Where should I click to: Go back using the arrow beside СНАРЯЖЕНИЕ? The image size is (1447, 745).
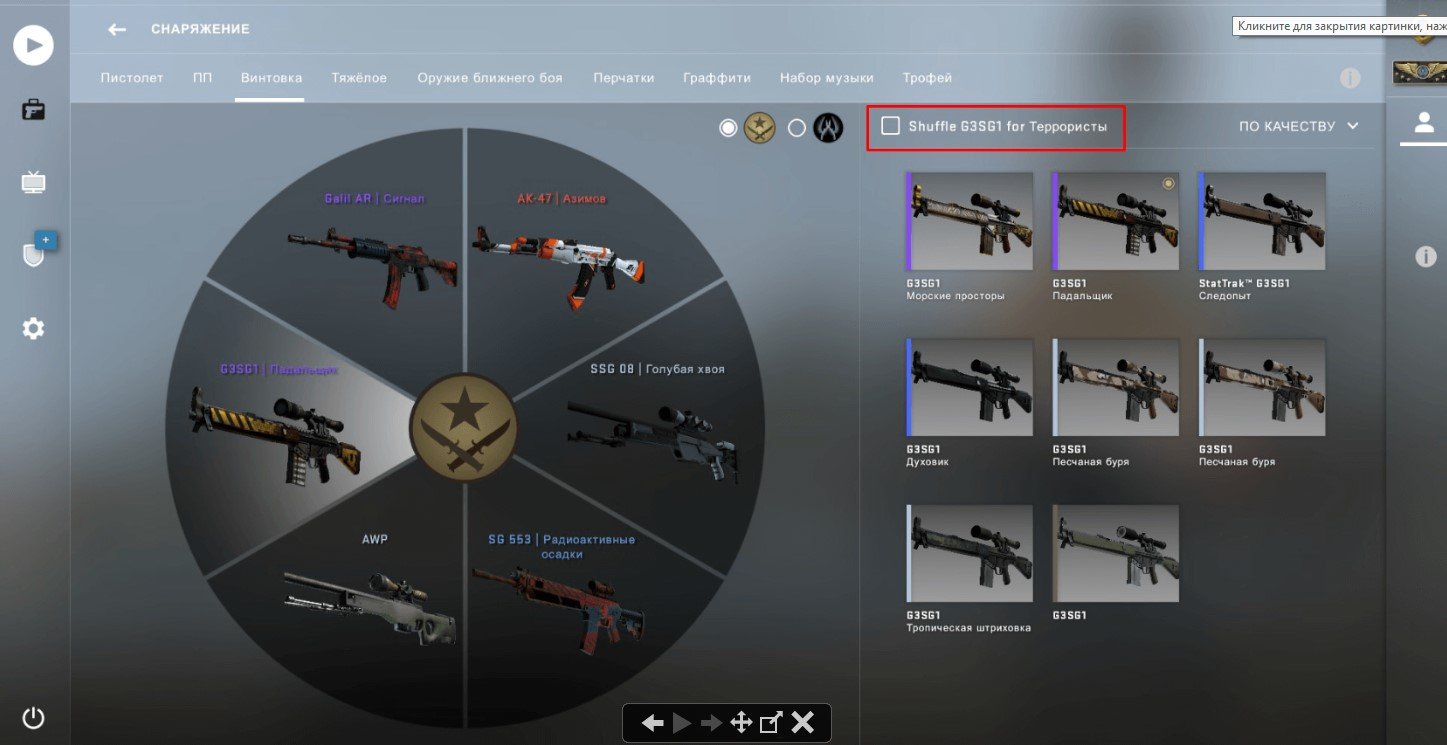point(117,29)
